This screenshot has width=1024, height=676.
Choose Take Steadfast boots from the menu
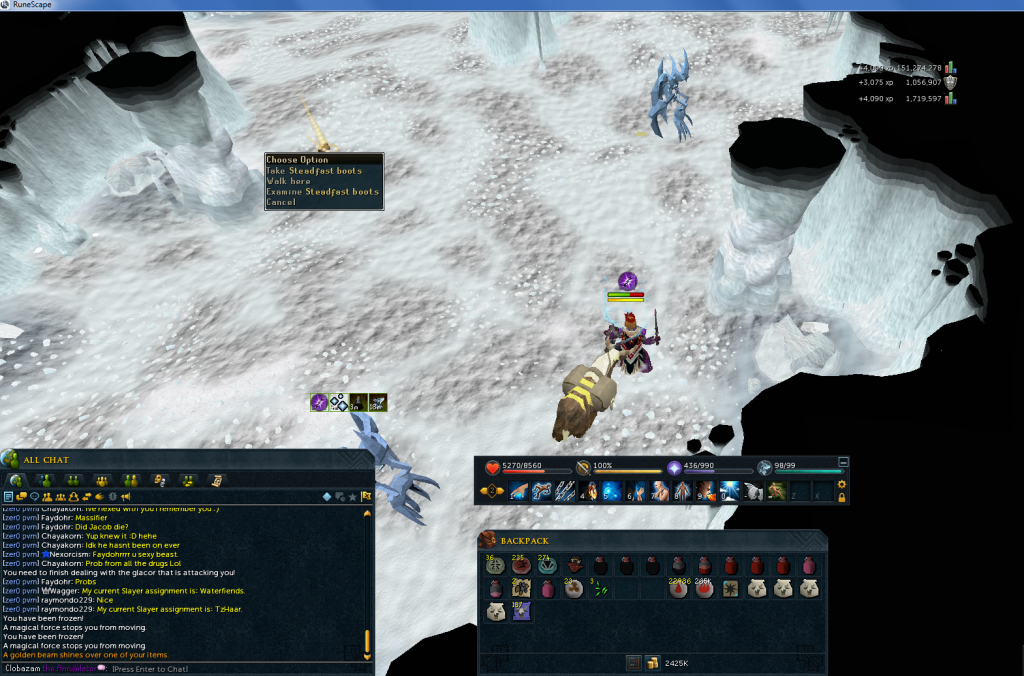click(x=314, y=171)
